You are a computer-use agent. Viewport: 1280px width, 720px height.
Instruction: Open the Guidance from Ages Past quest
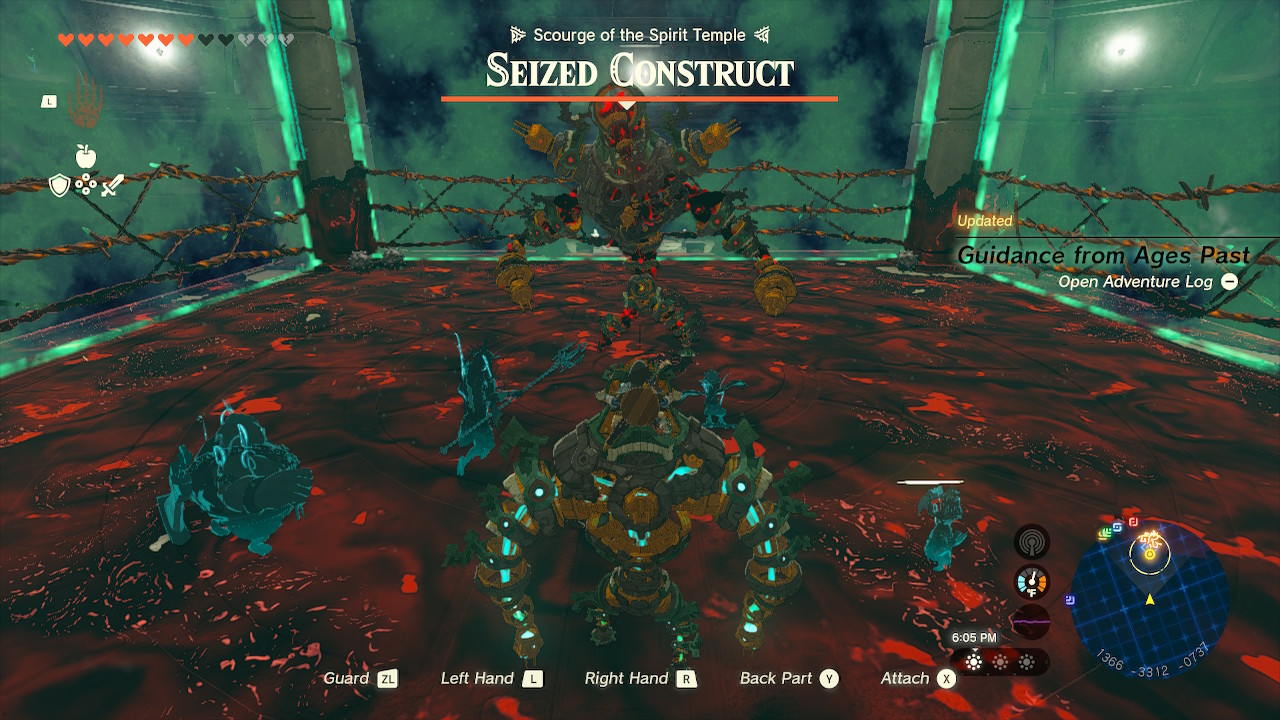click(x=1103, y=255)
